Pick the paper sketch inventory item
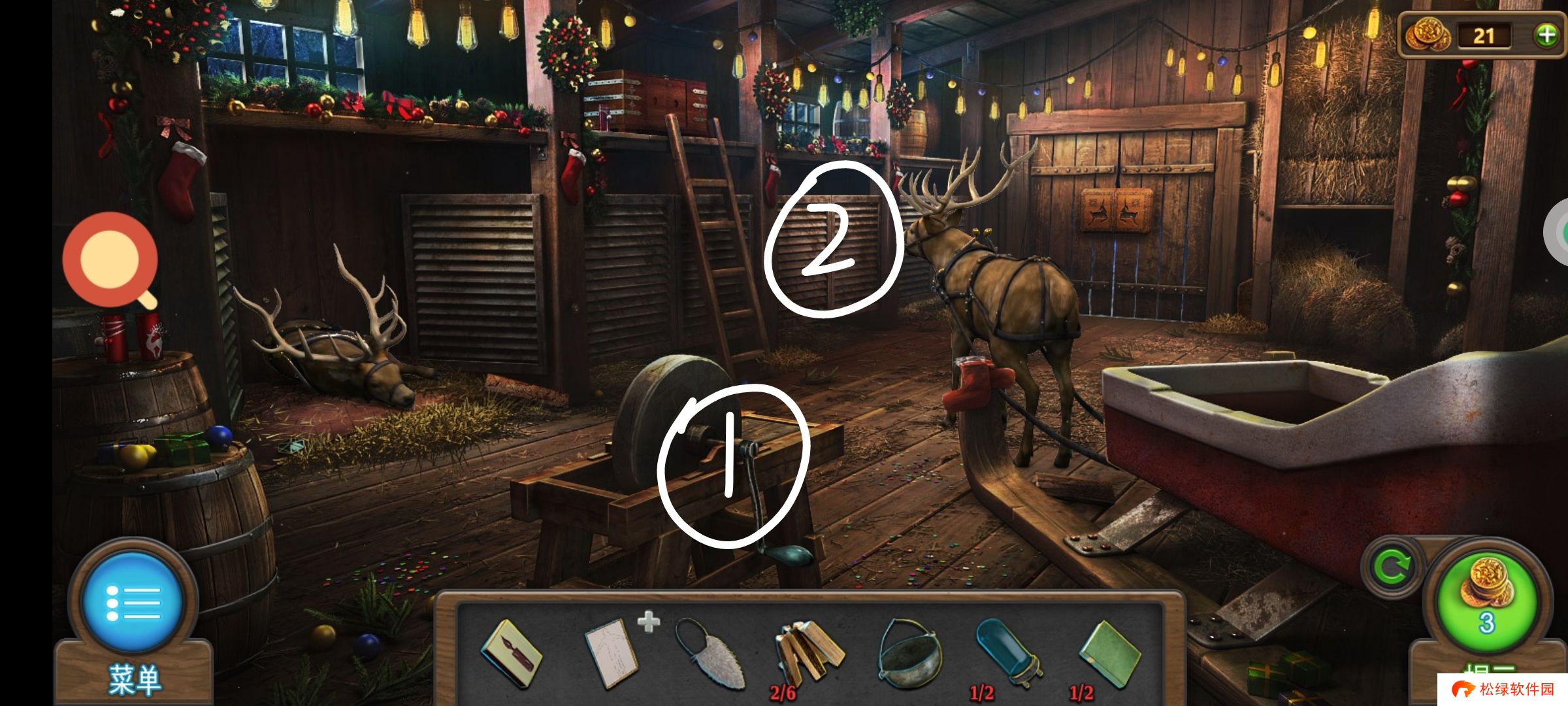Screen dimensions: 1568x706 (611, 652)
